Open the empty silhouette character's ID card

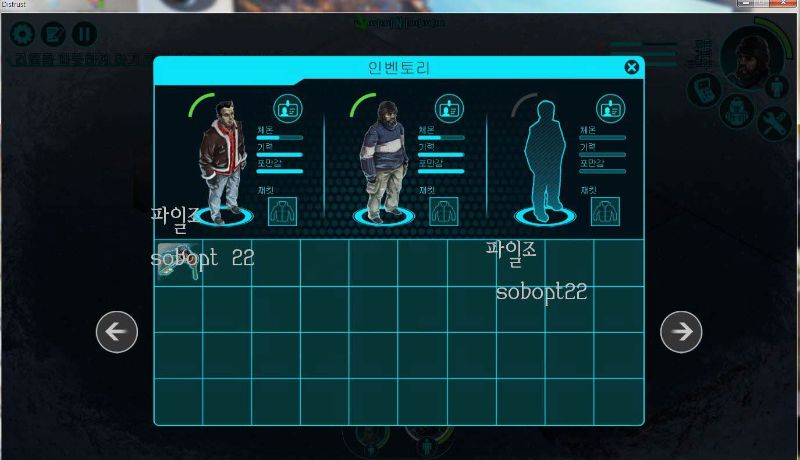(x=611, y=109)
